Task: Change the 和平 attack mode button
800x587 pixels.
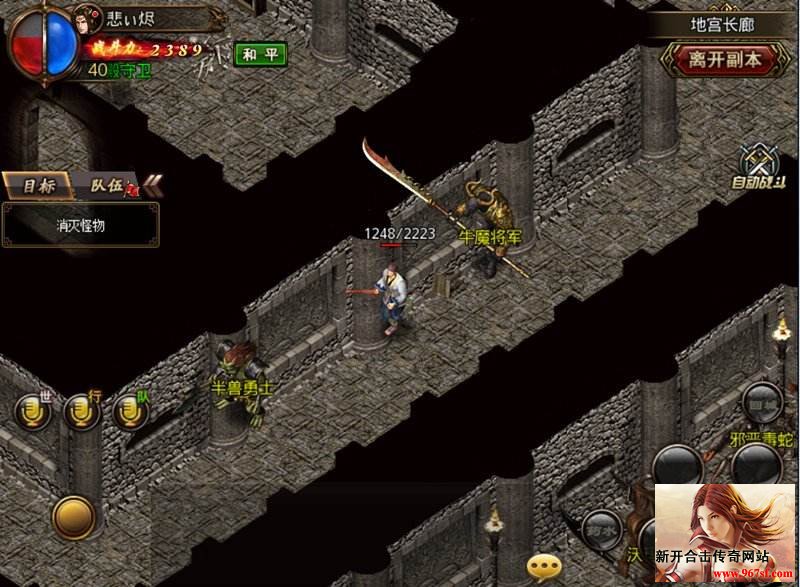Action: pyautogui.click(x=260, y=54)
